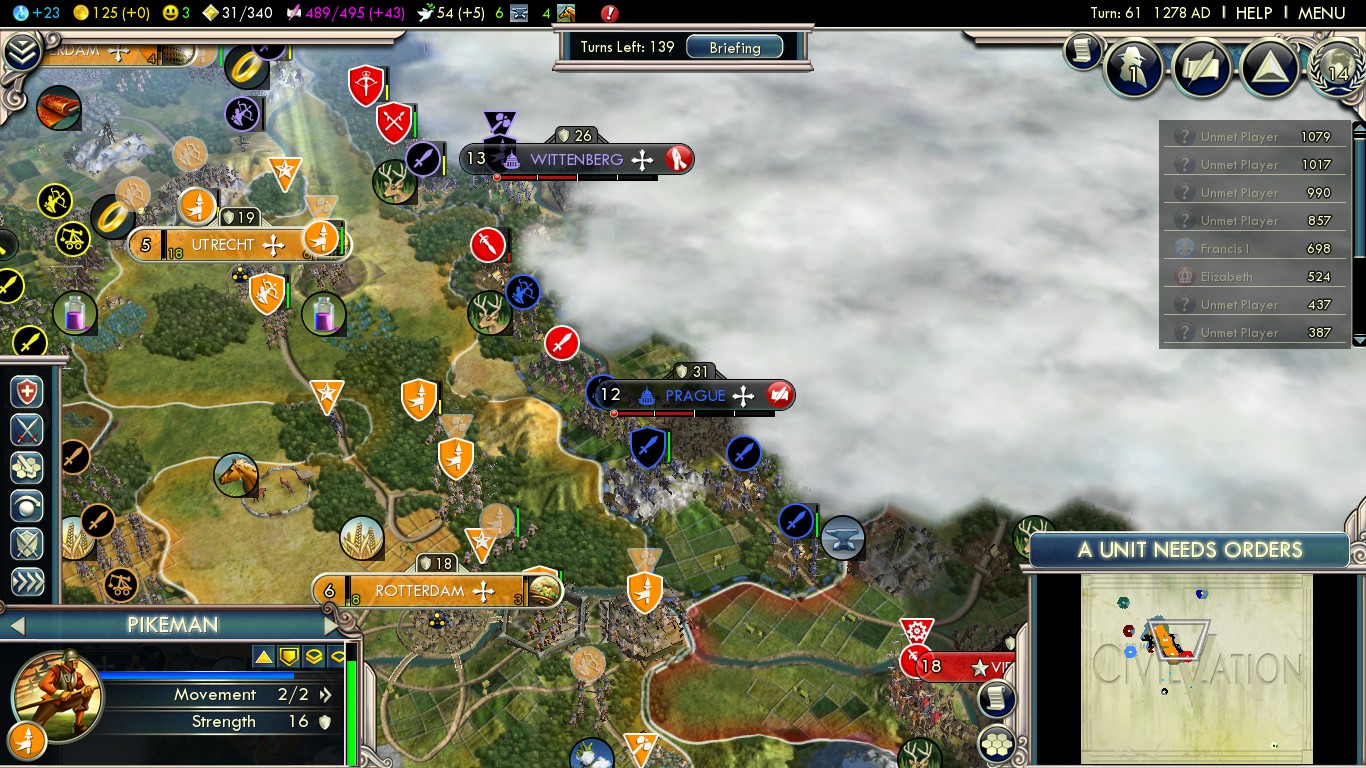Cycle to the next unit arrow
This screenshot has width=1366, height=768.
332,626
